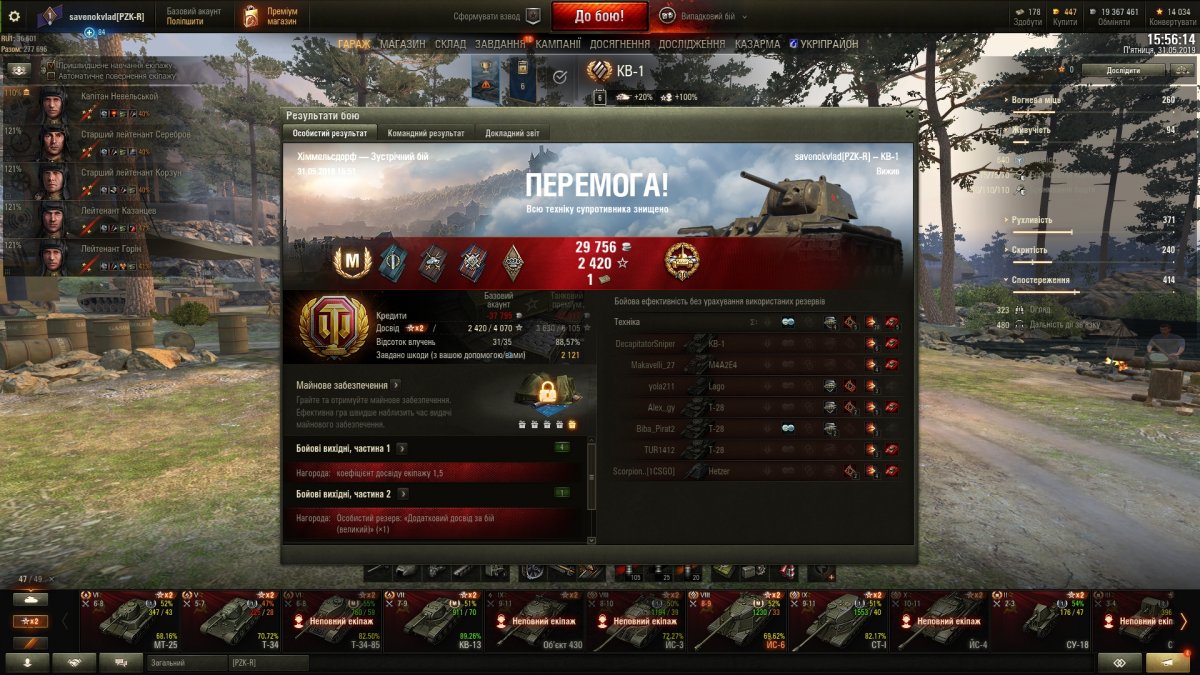Toggle "Пришвидшене навчання екіпажу" checkbox

[51, 64]
